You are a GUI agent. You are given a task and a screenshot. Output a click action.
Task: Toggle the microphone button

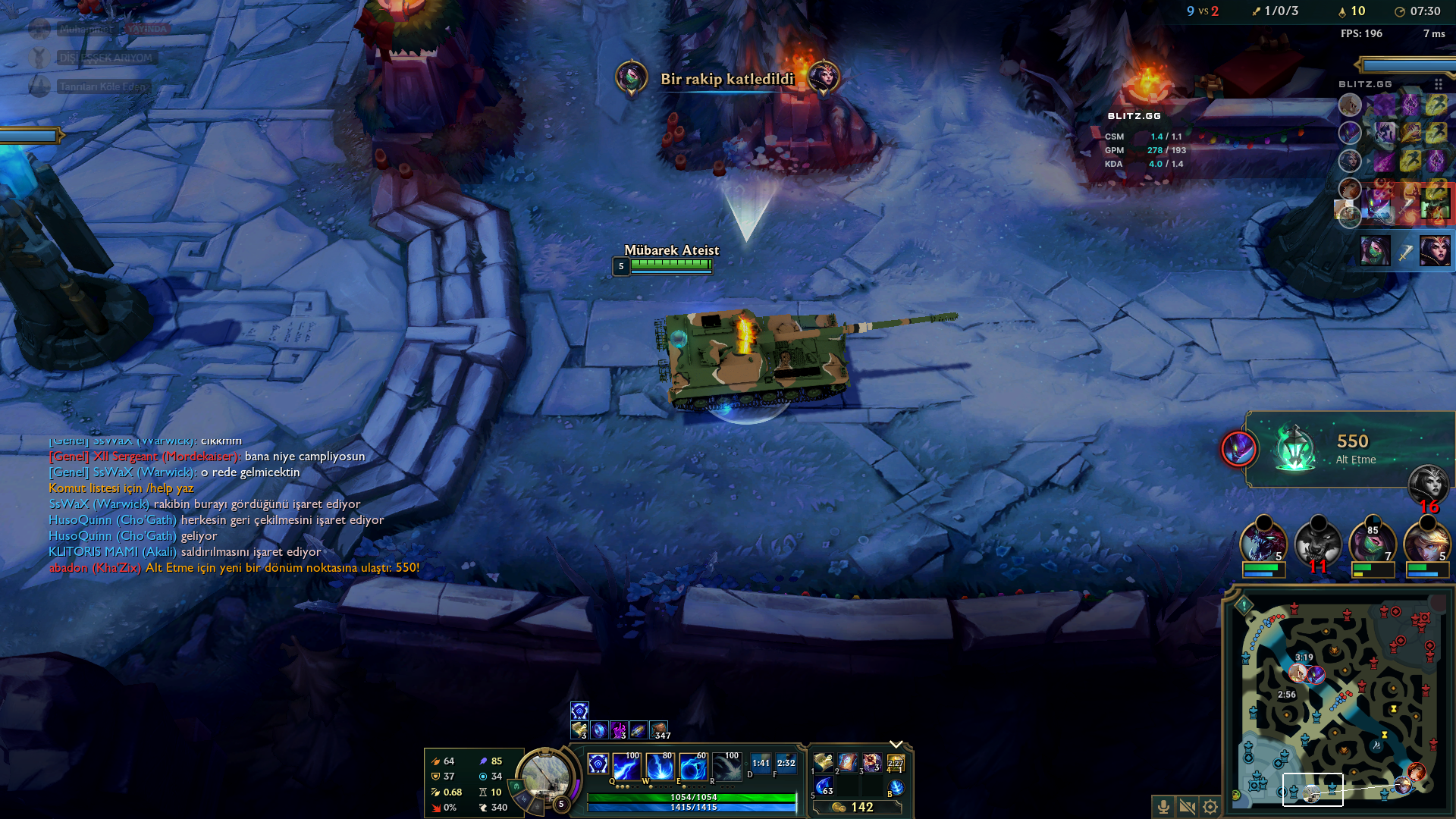[1163, 807]
